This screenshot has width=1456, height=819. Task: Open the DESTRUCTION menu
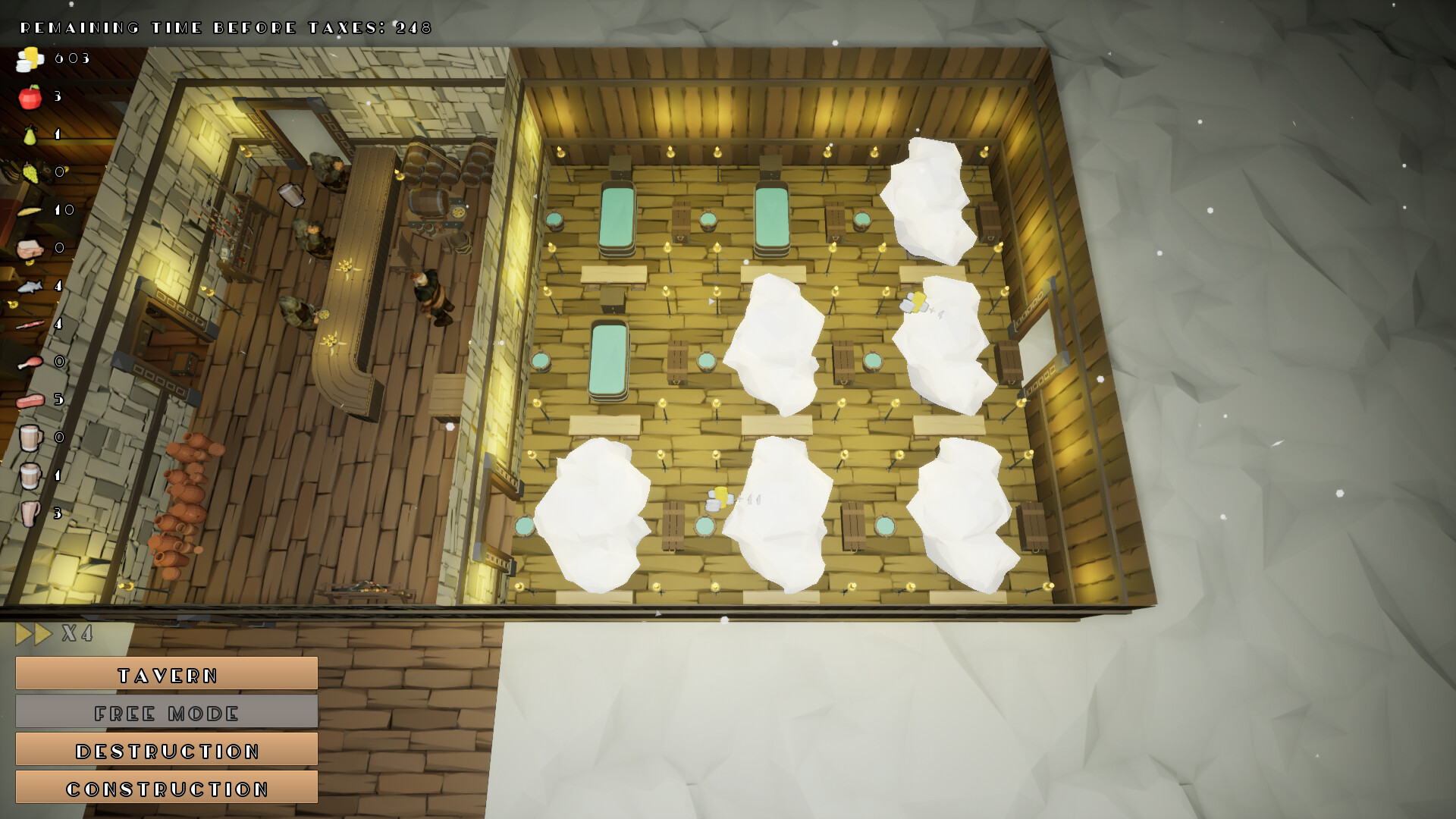[x=166, y=750]
